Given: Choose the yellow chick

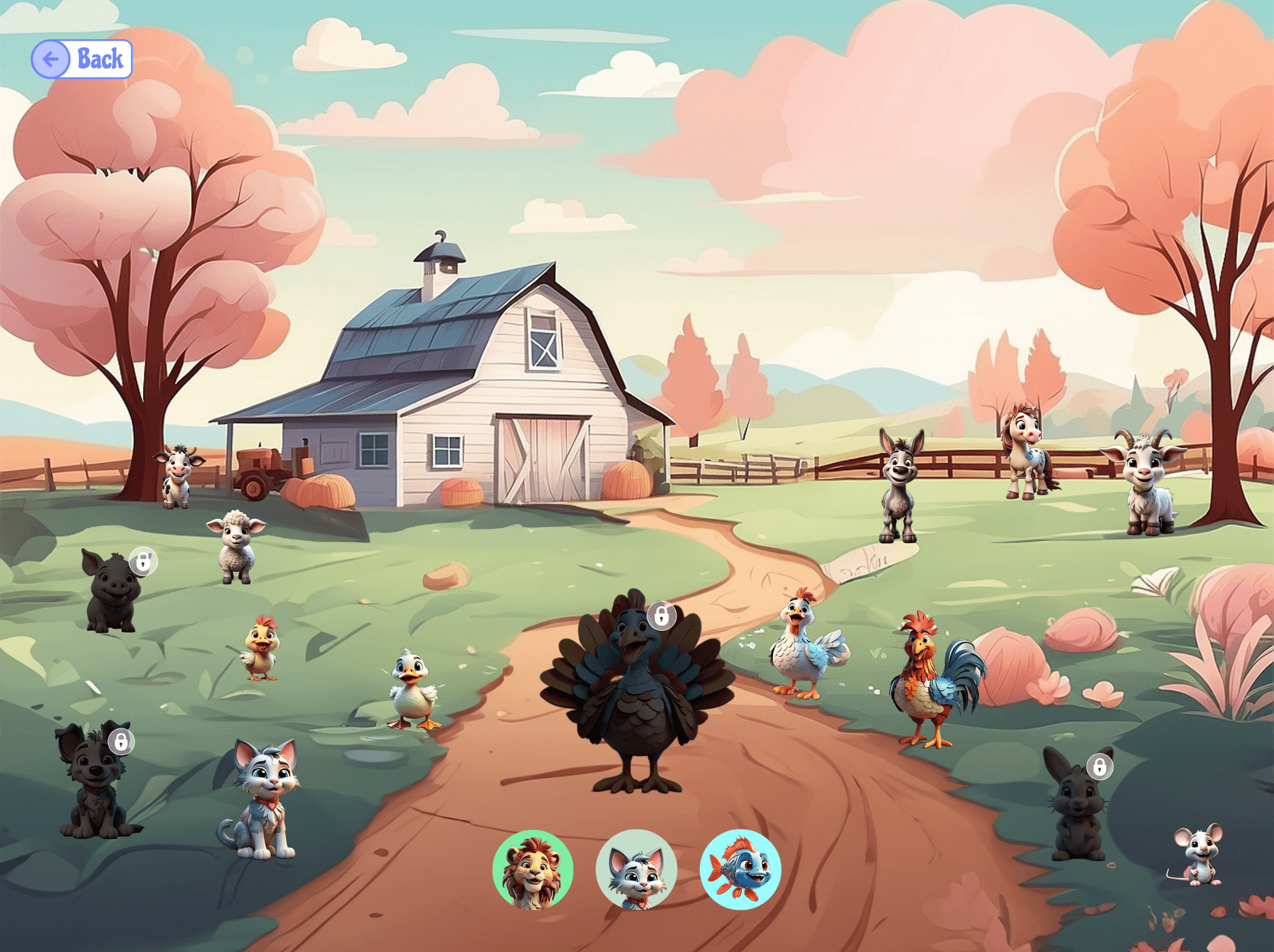Looking at the screenshot, I should (x=261, y=649).
